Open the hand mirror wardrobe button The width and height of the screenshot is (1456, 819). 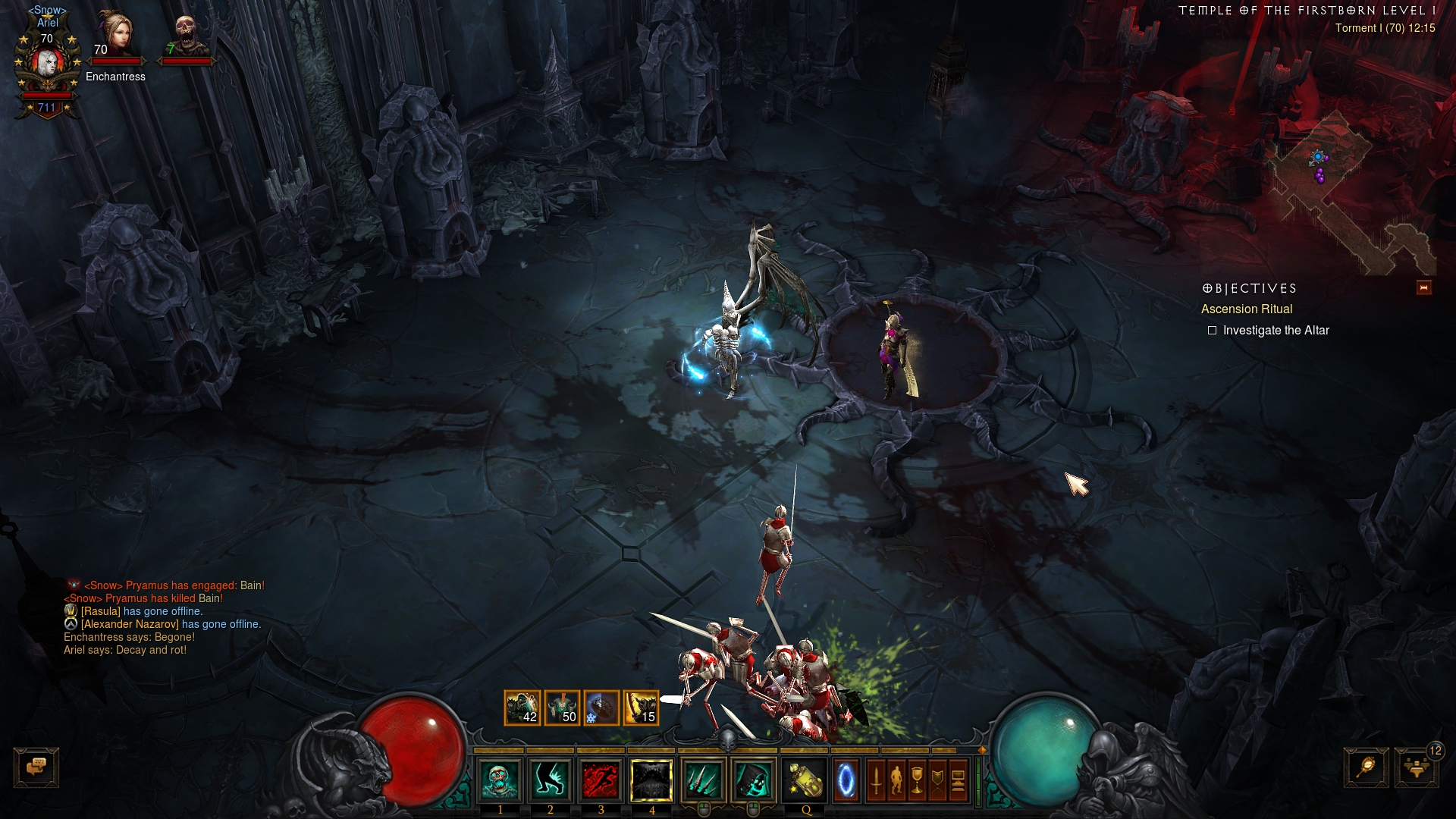(1367, 767)
